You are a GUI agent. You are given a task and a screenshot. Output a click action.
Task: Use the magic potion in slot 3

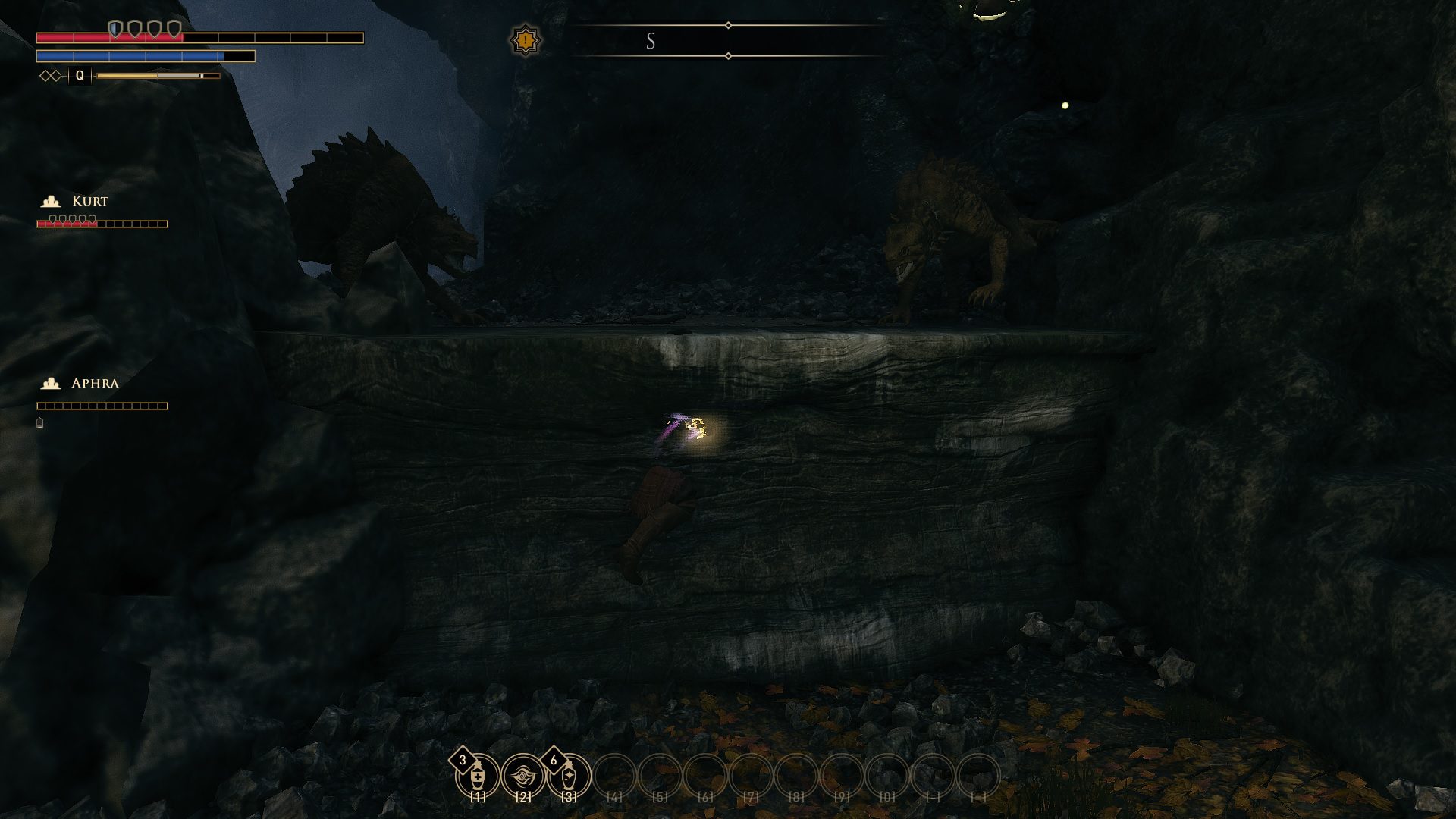point(569,777)
